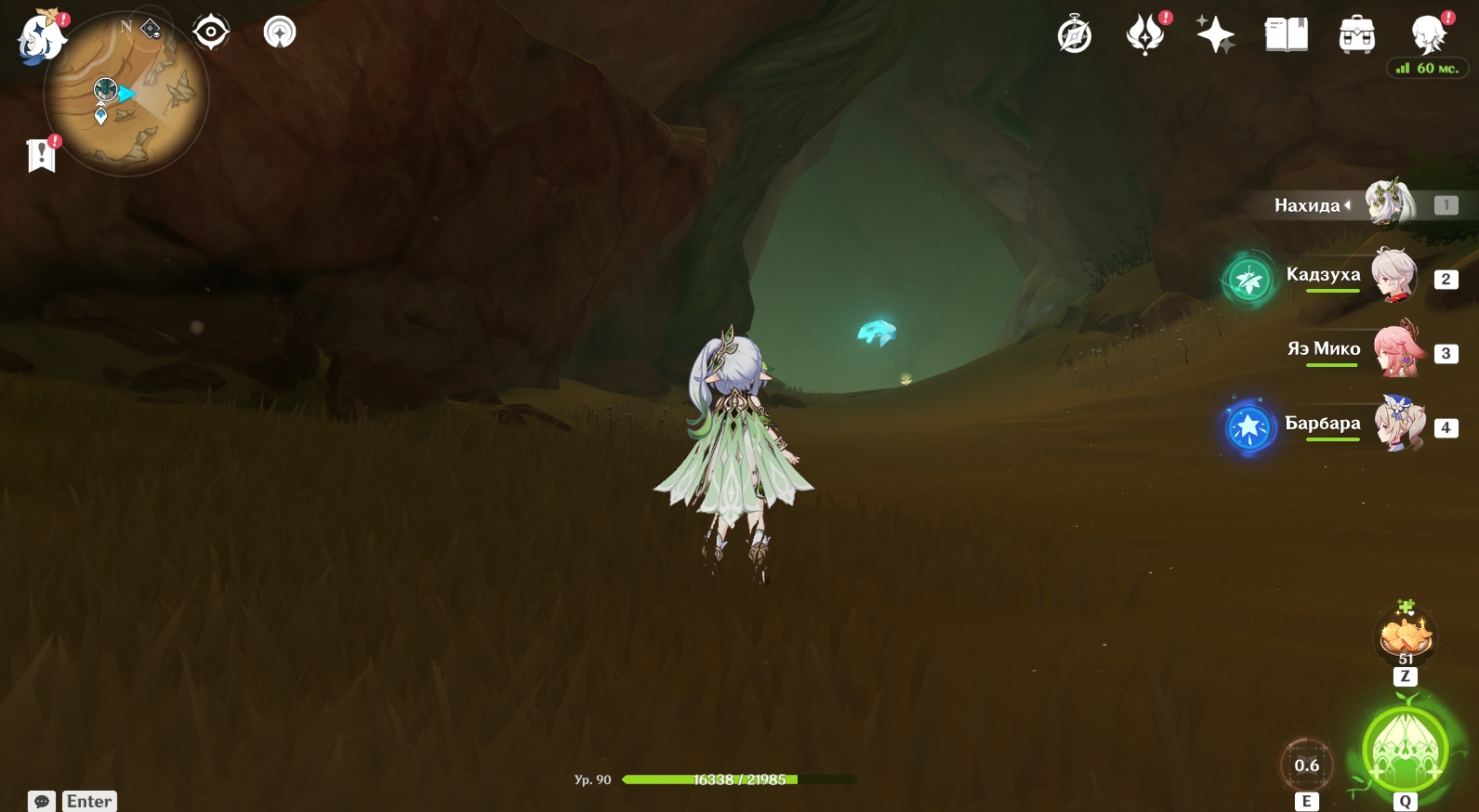Open the adventurer compass events icon

(x=1075, y=36)
